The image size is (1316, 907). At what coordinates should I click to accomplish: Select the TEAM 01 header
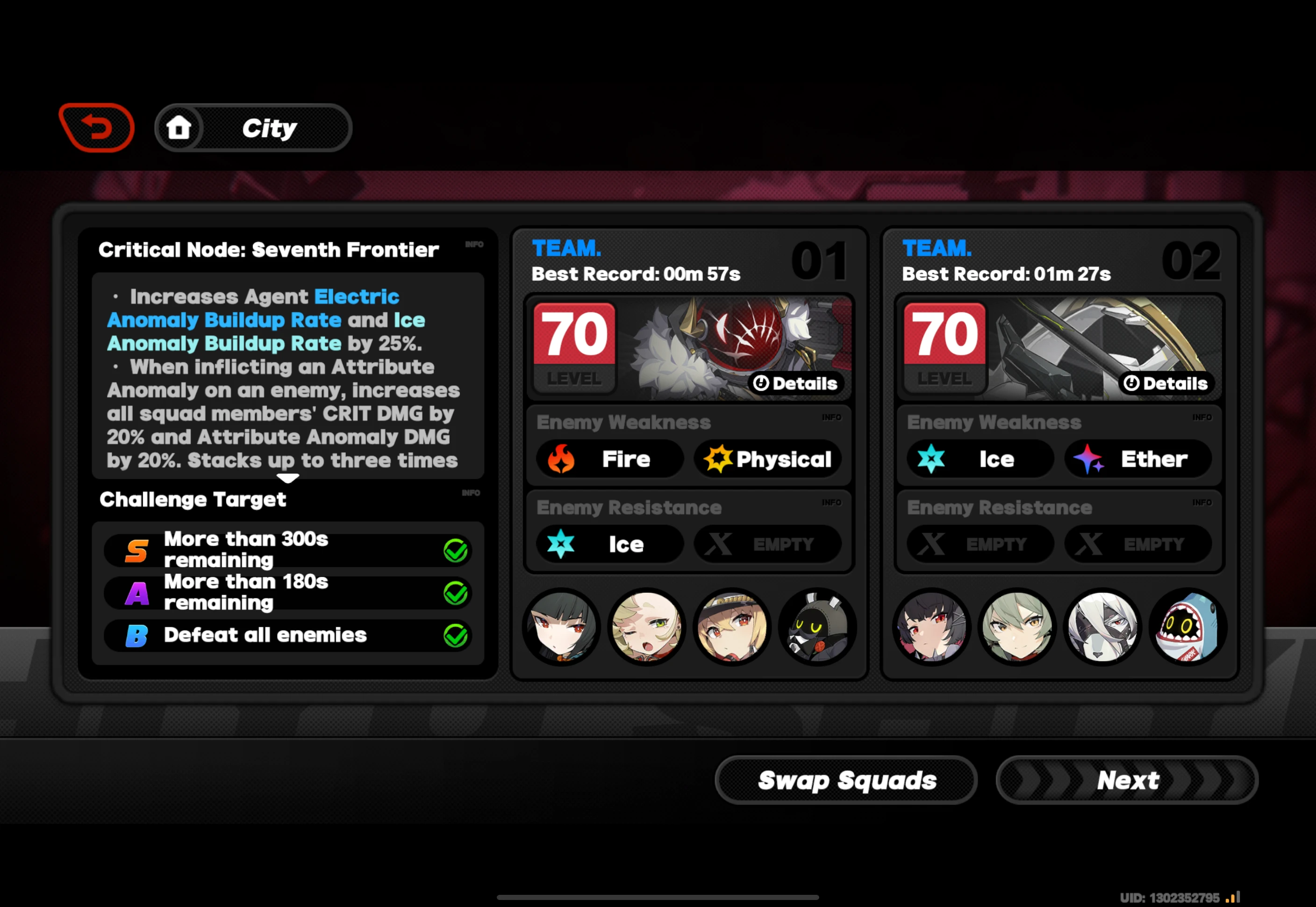point(566,249)
